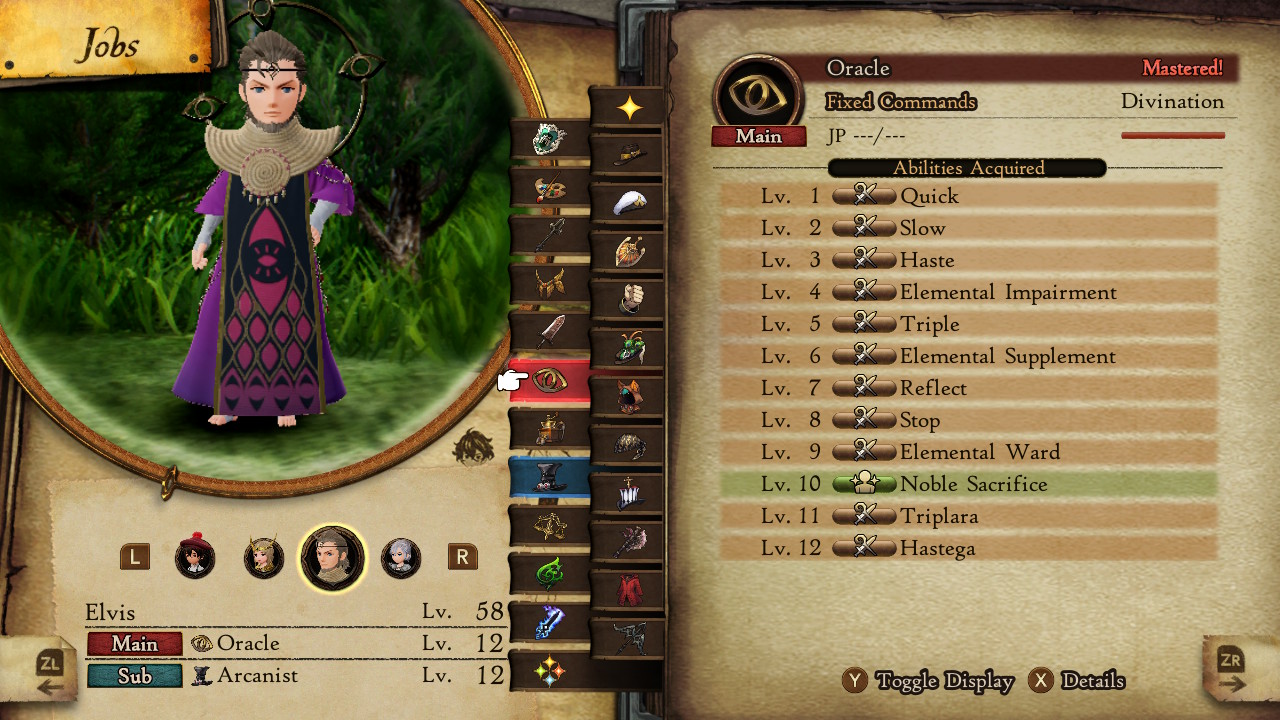Select the leftmost character portrait

[195, 560]
